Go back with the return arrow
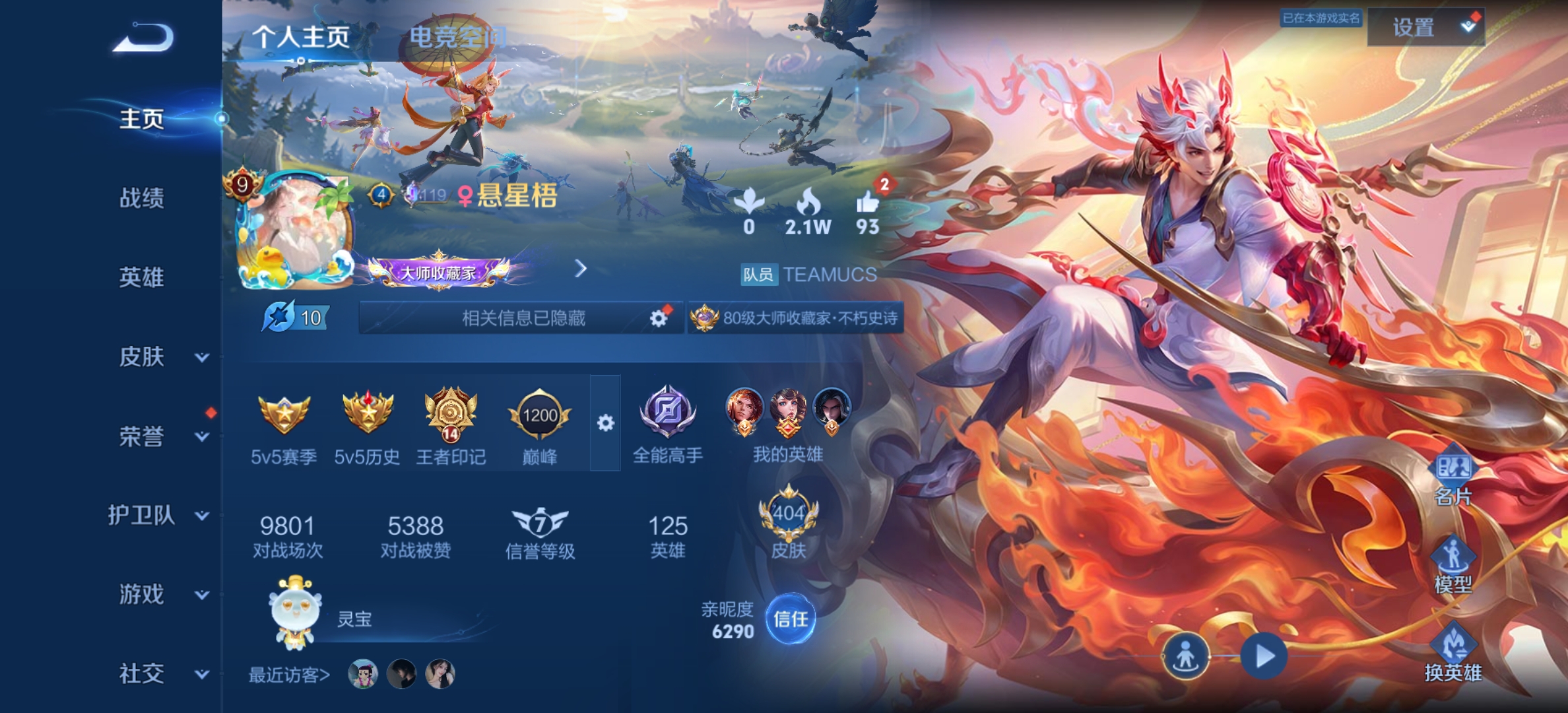Image resolution: width=1568 pixels, height=713 pixels. pos(144,38)
